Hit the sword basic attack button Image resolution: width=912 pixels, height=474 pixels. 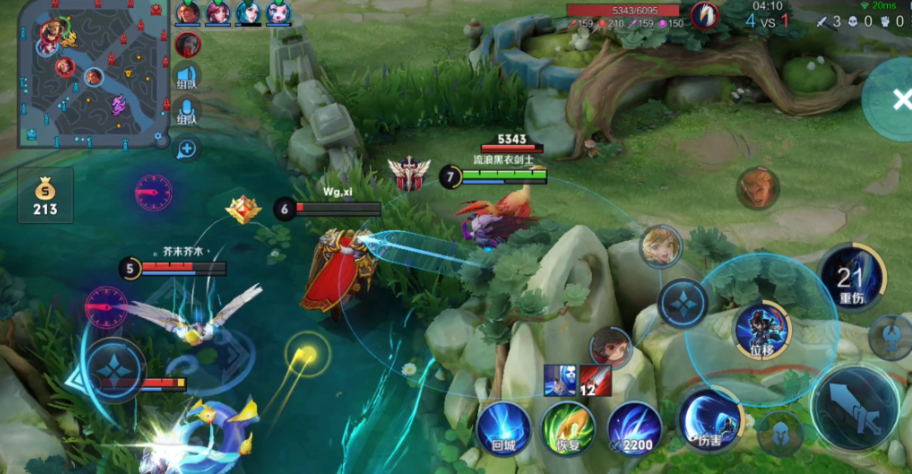pos(856,407)
